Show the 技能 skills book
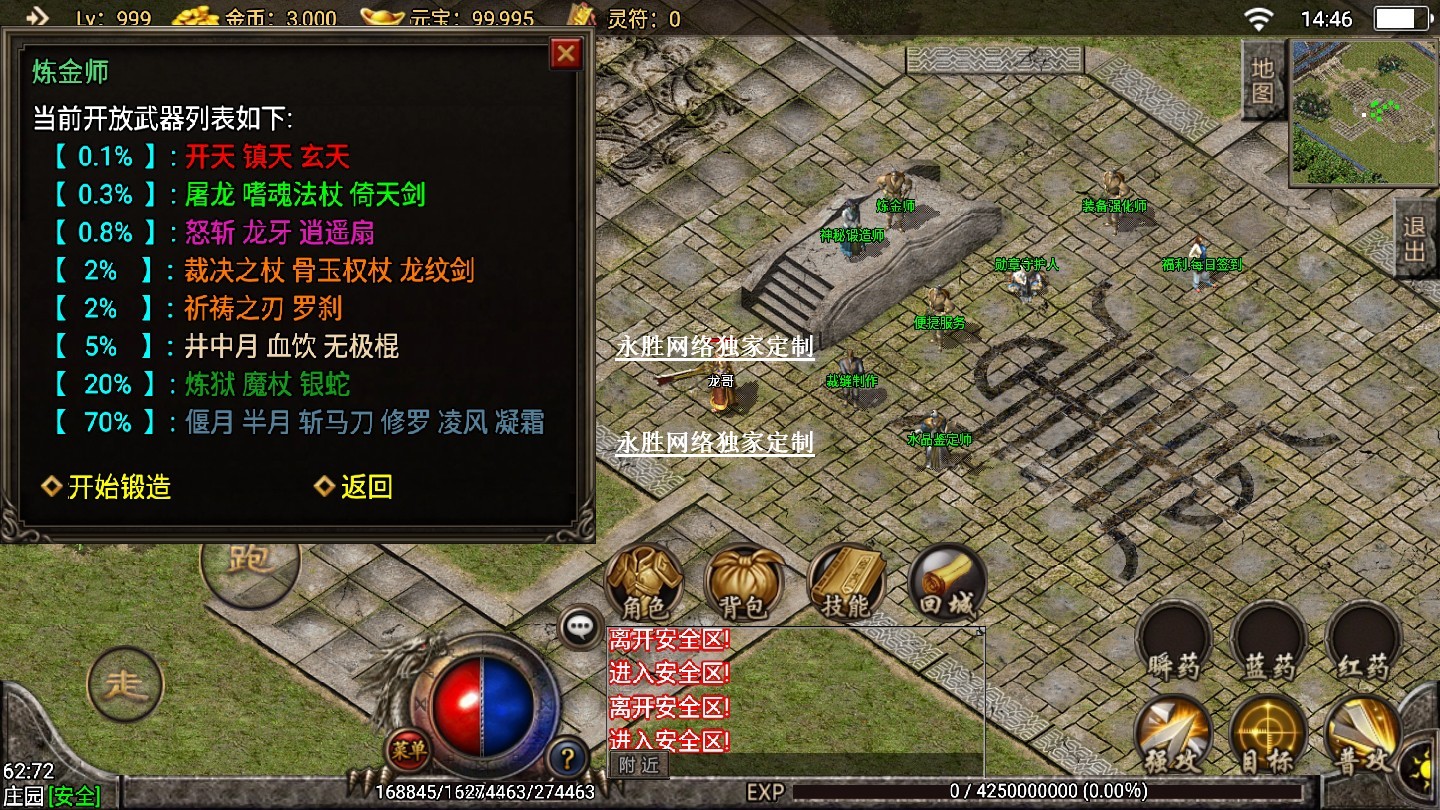 tap(846, 583)
